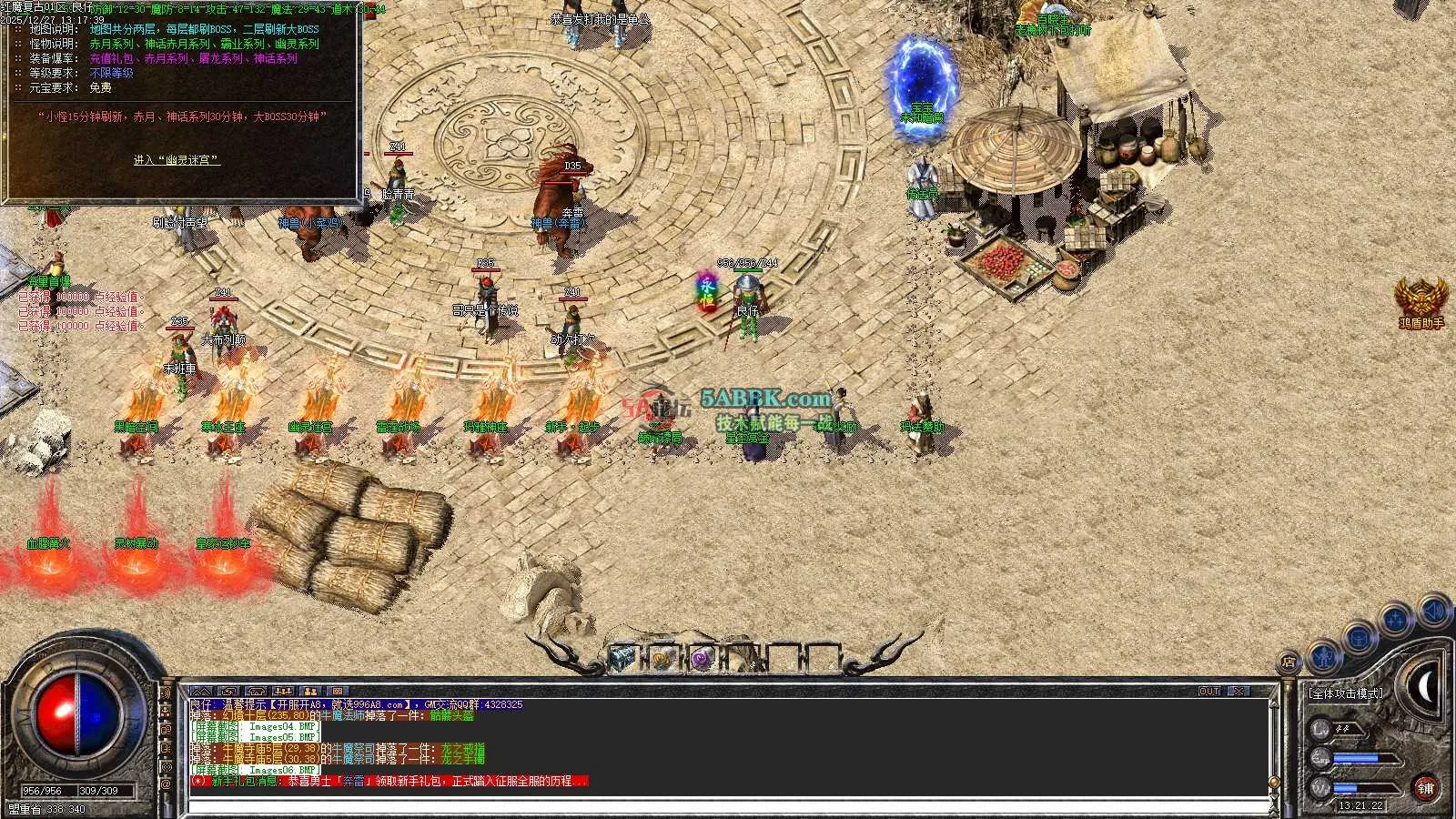Click the chat text input field
The width and height of the screenshot is (1456, 819).
[728, 806]
